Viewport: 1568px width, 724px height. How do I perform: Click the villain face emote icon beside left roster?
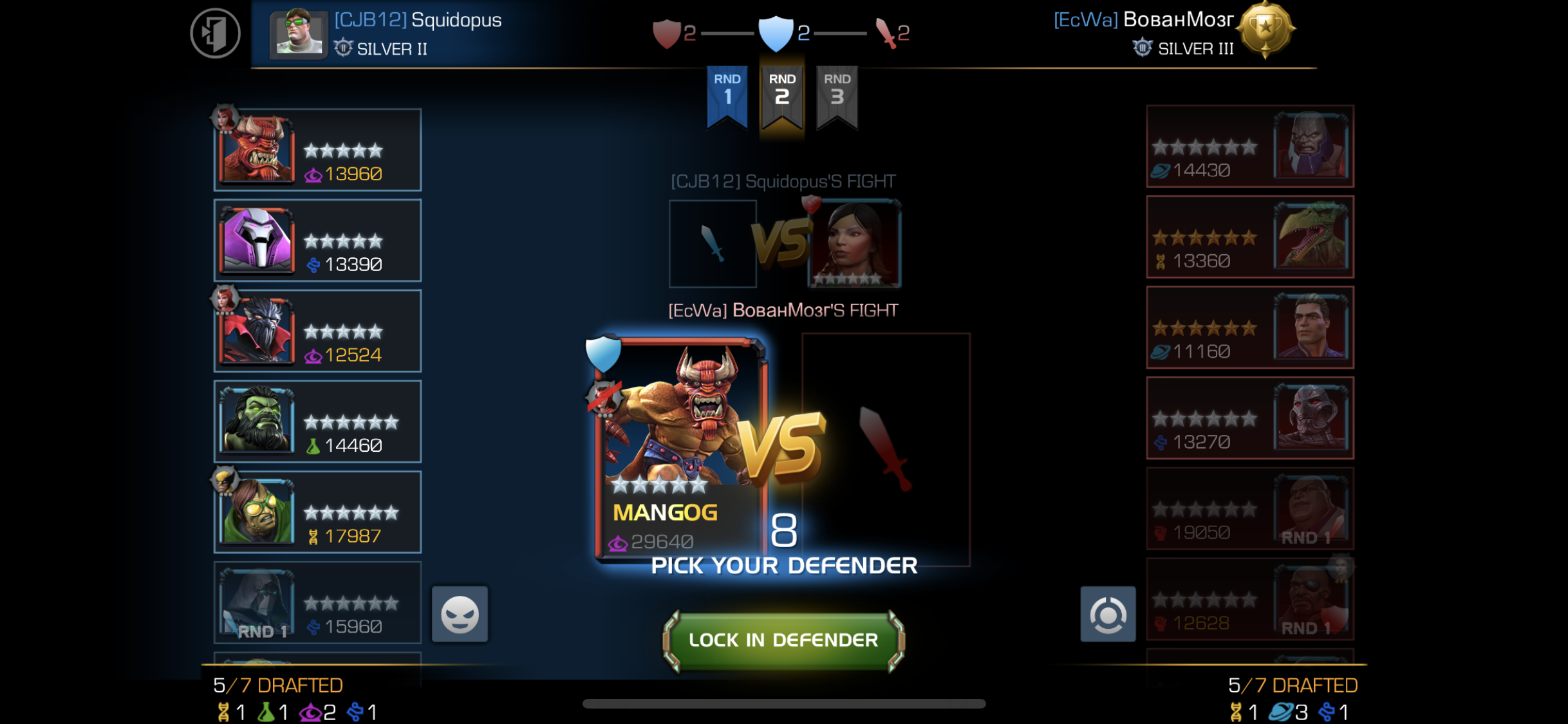pyautogui.click(x=460, y=613)
